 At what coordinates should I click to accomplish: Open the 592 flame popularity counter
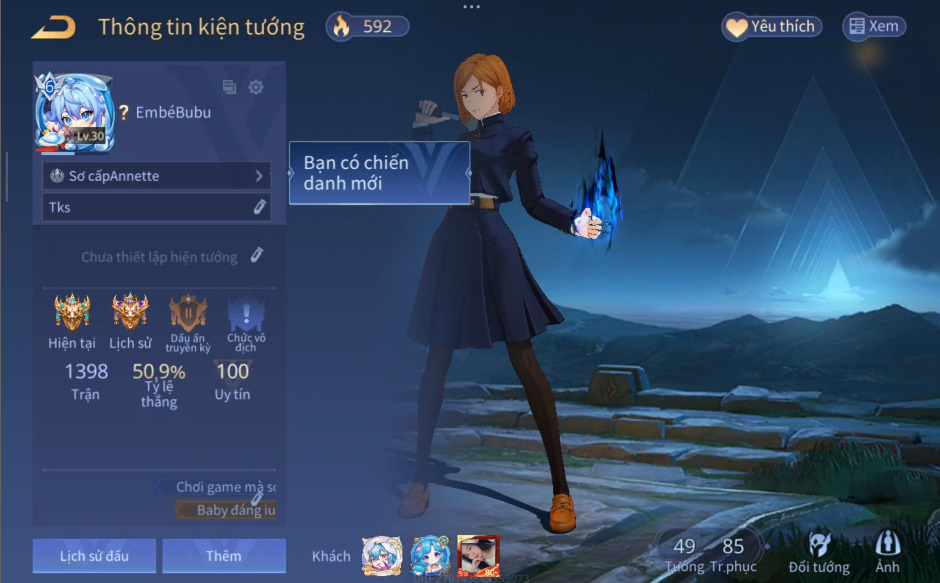click(367, 27)
